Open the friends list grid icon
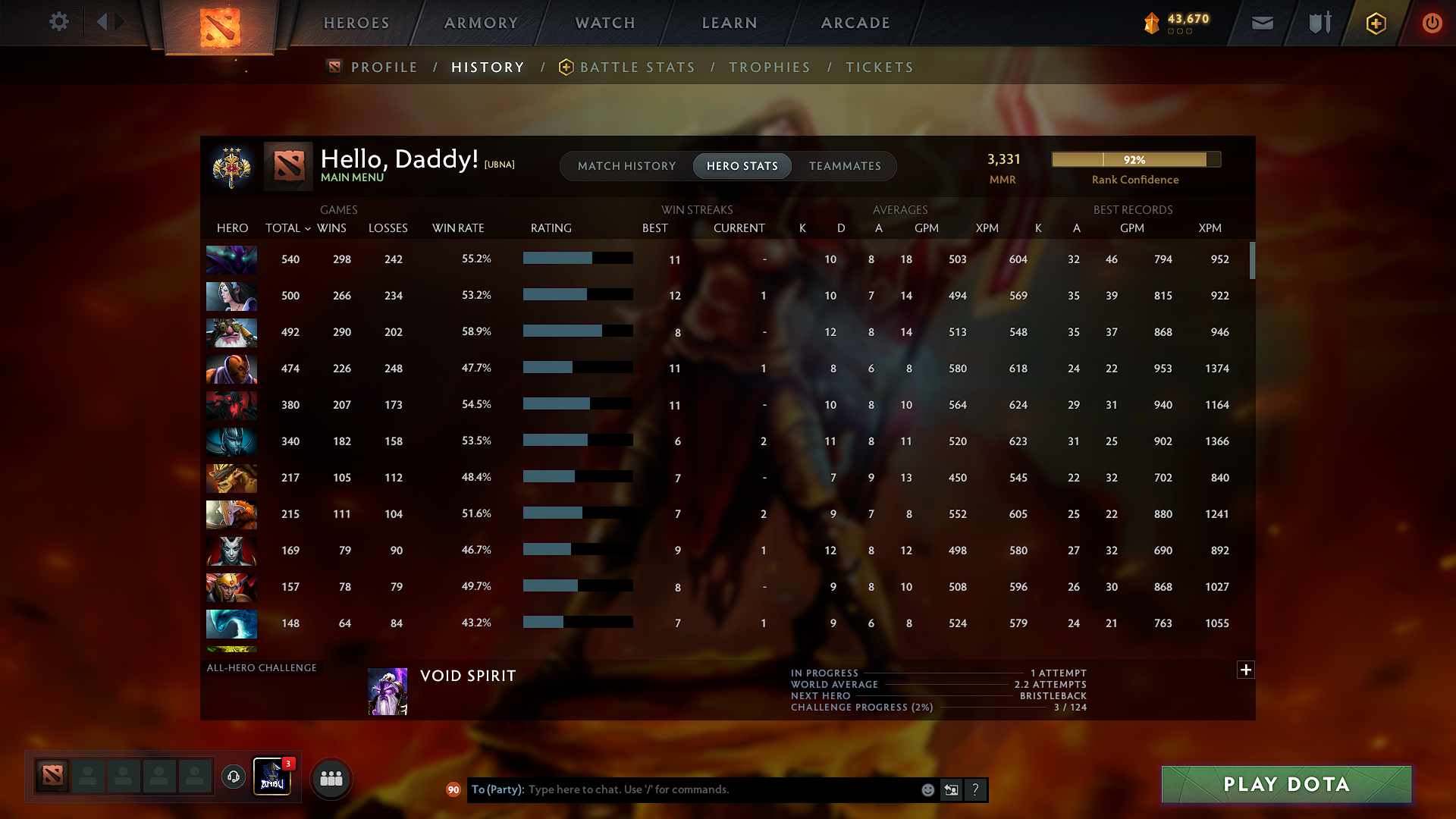Image resolution: width=1456 pixels, height=819 pixels. click(331, 777)
